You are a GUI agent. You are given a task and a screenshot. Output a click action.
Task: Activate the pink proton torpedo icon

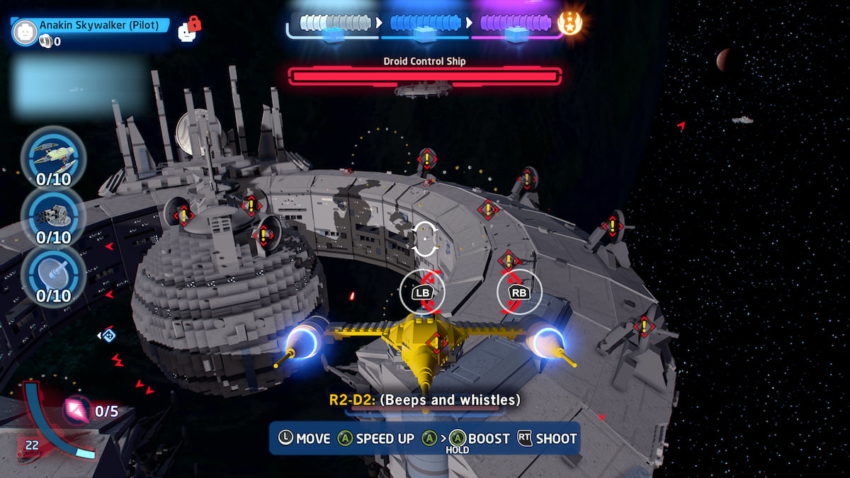[76, 410]
